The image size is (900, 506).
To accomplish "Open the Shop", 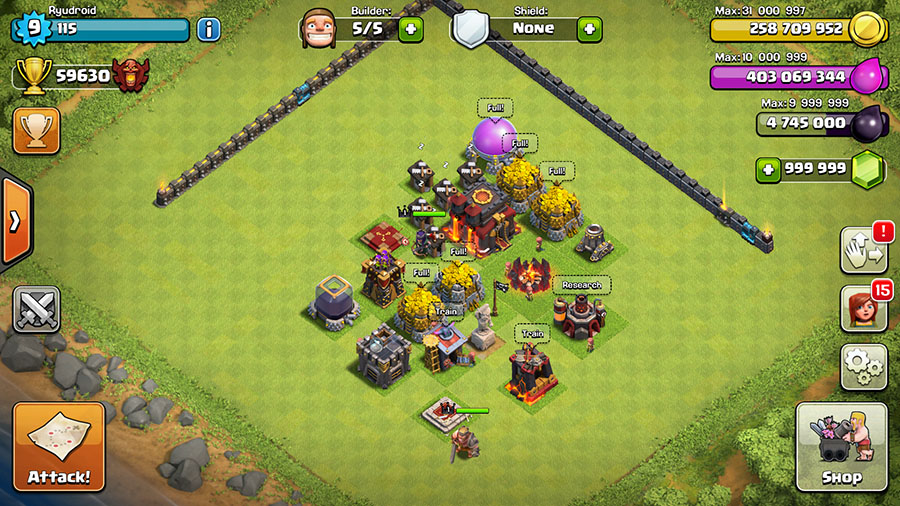I will click(x=841, y=446).
